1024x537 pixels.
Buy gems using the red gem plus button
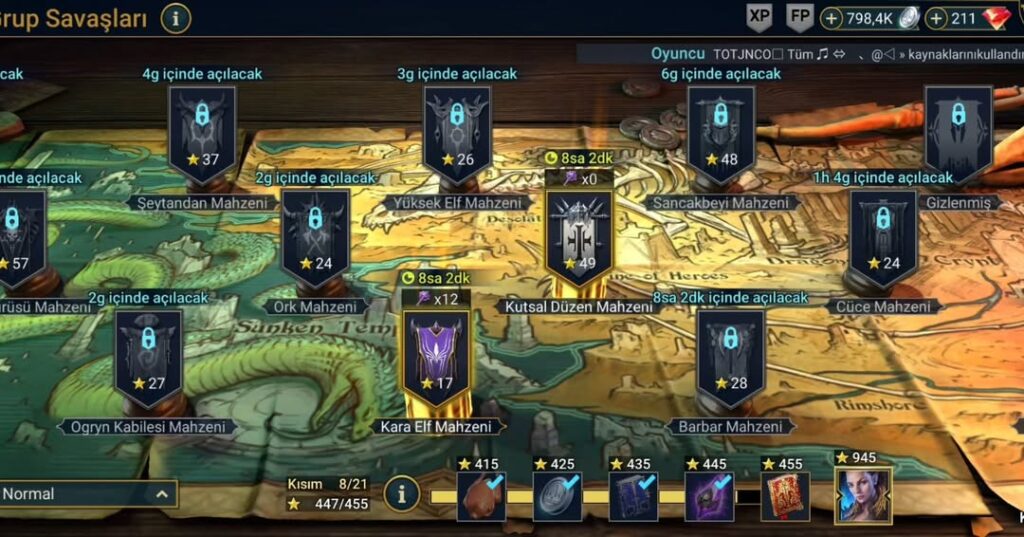click(x=937, y=18)
